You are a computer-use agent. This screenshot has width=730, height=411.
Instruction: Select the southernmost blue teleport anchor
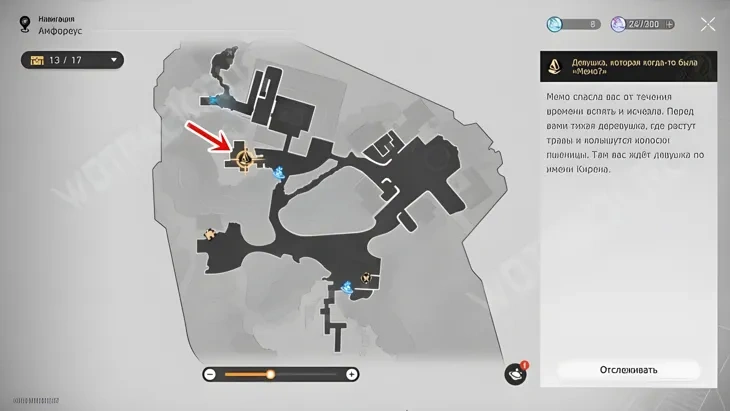click(x=347, y=288)
